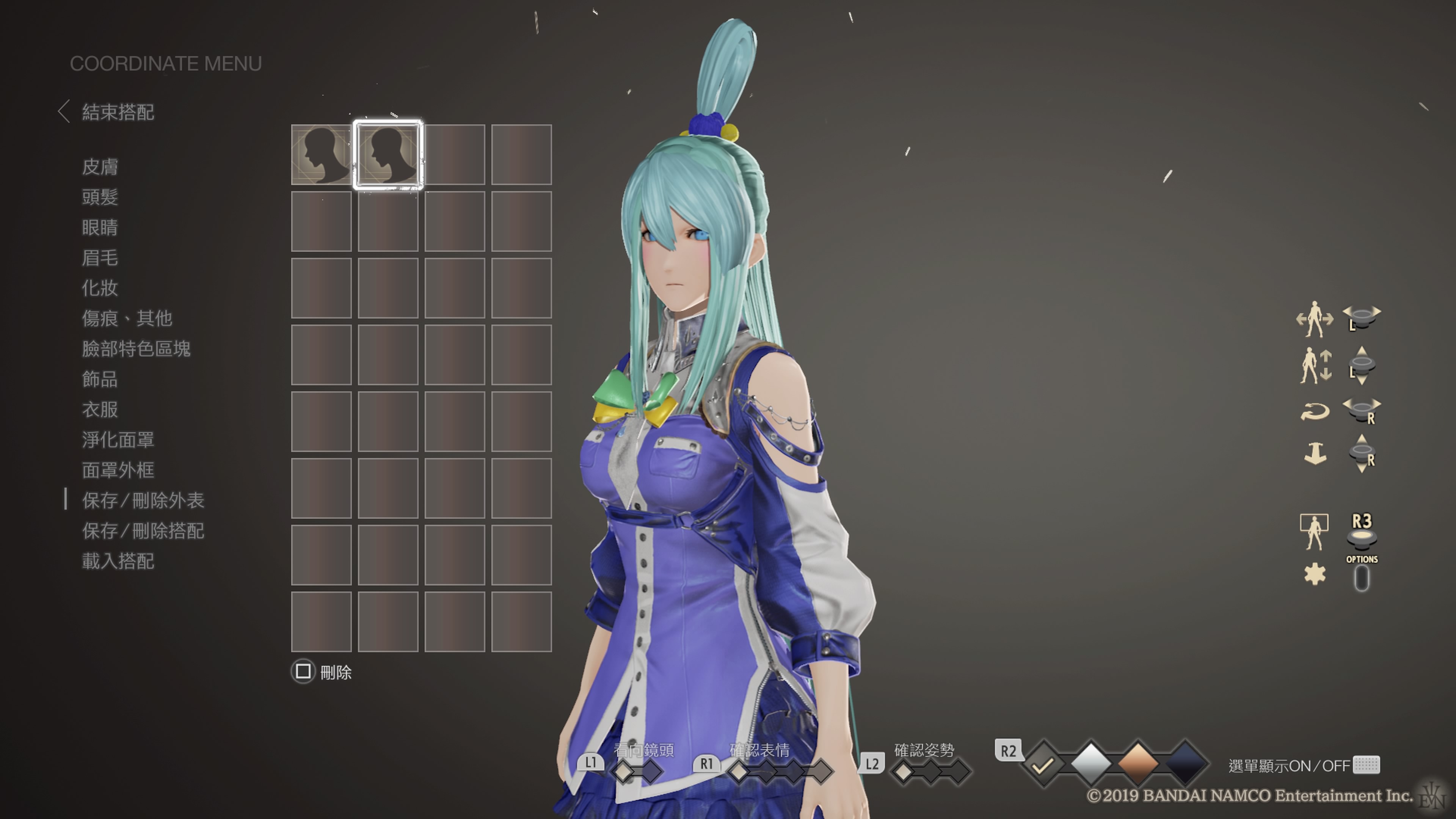Open the 眉毛 eyebrows entry
This screenshot has height=819, width=1456.
pyautogui.click(x=100, y=258)
